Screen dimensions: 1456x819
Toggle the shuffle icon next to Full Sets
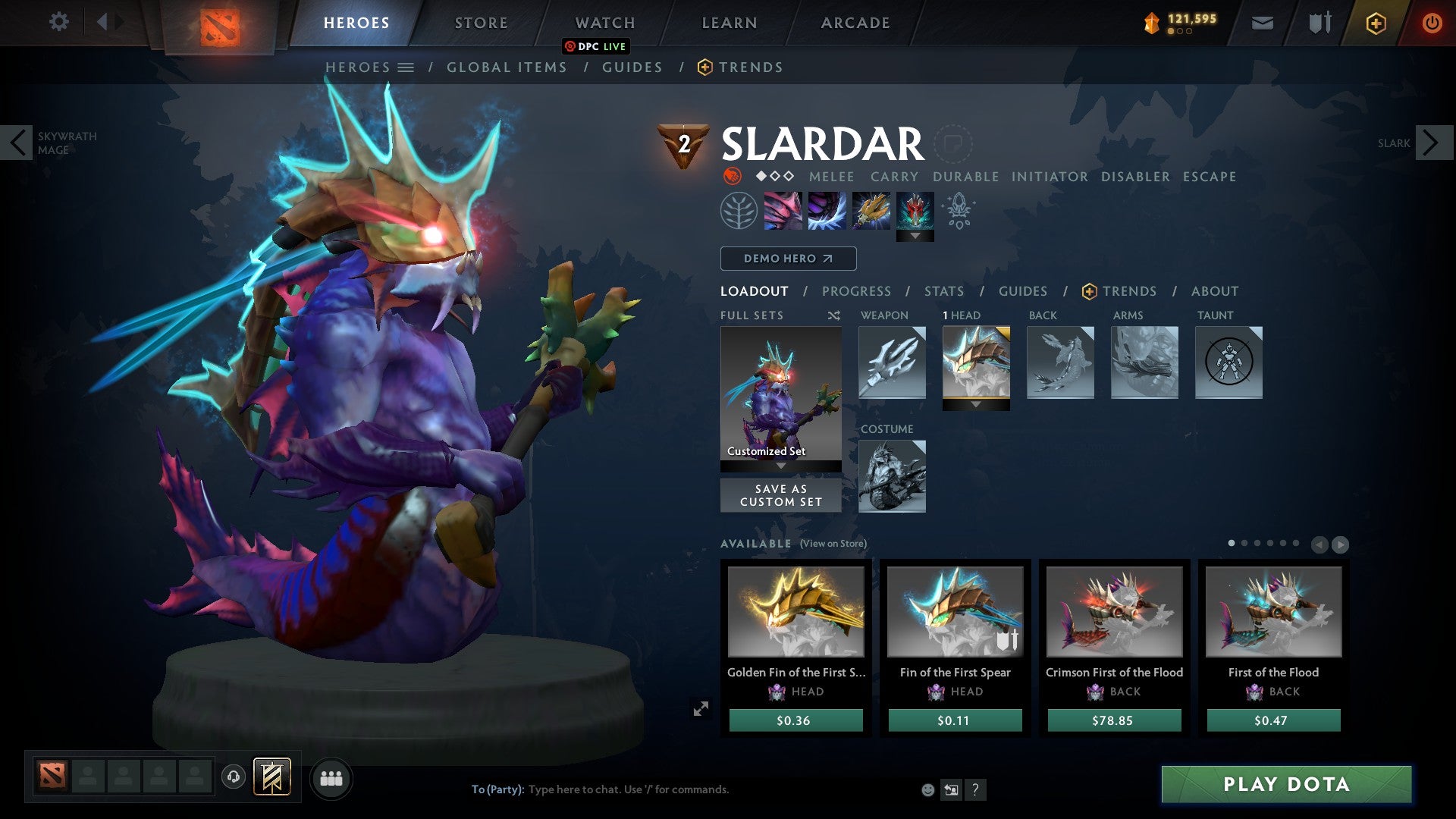click(x=834, y=315)
